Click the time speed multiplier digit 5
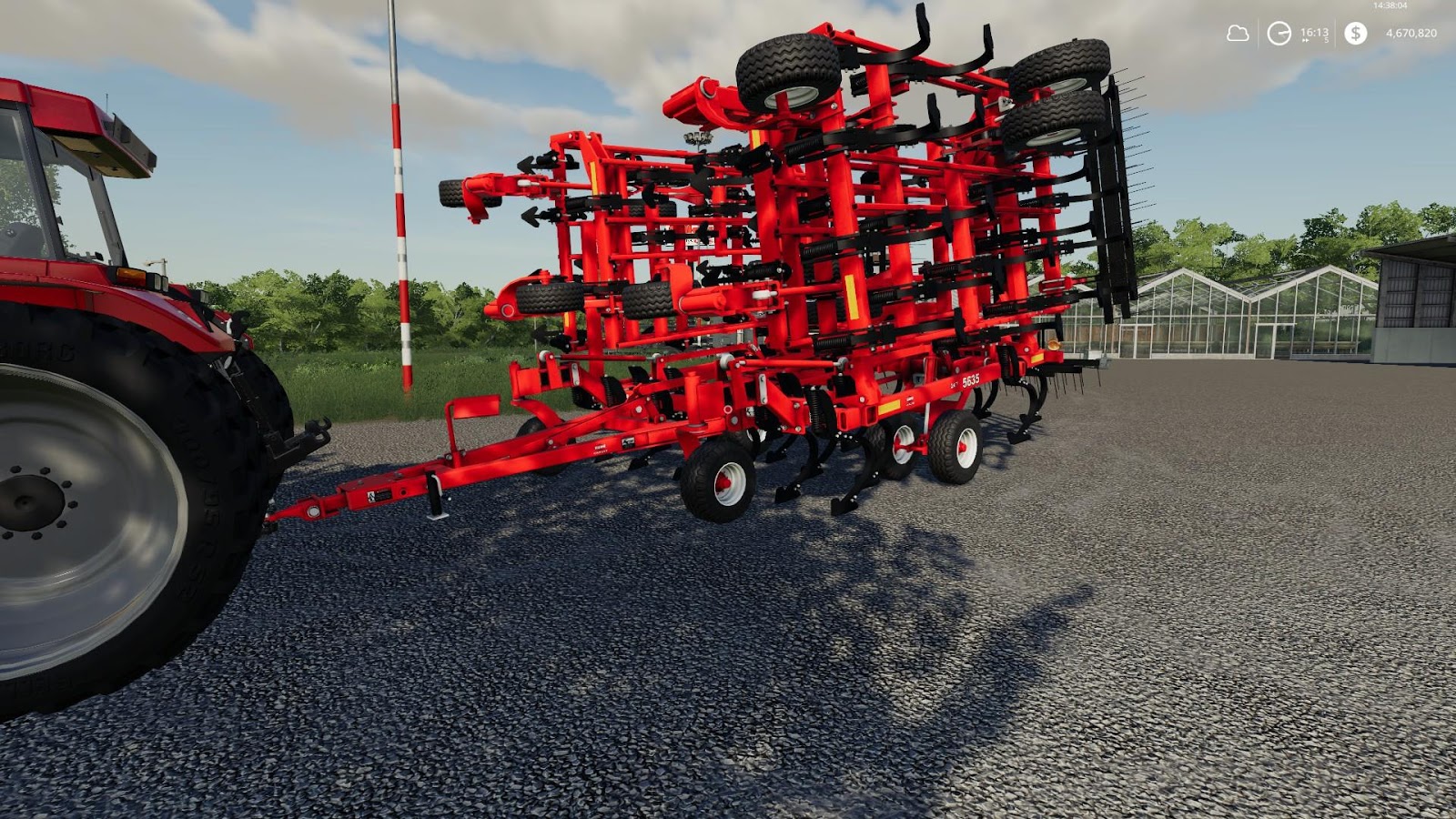 point(1327,40)
